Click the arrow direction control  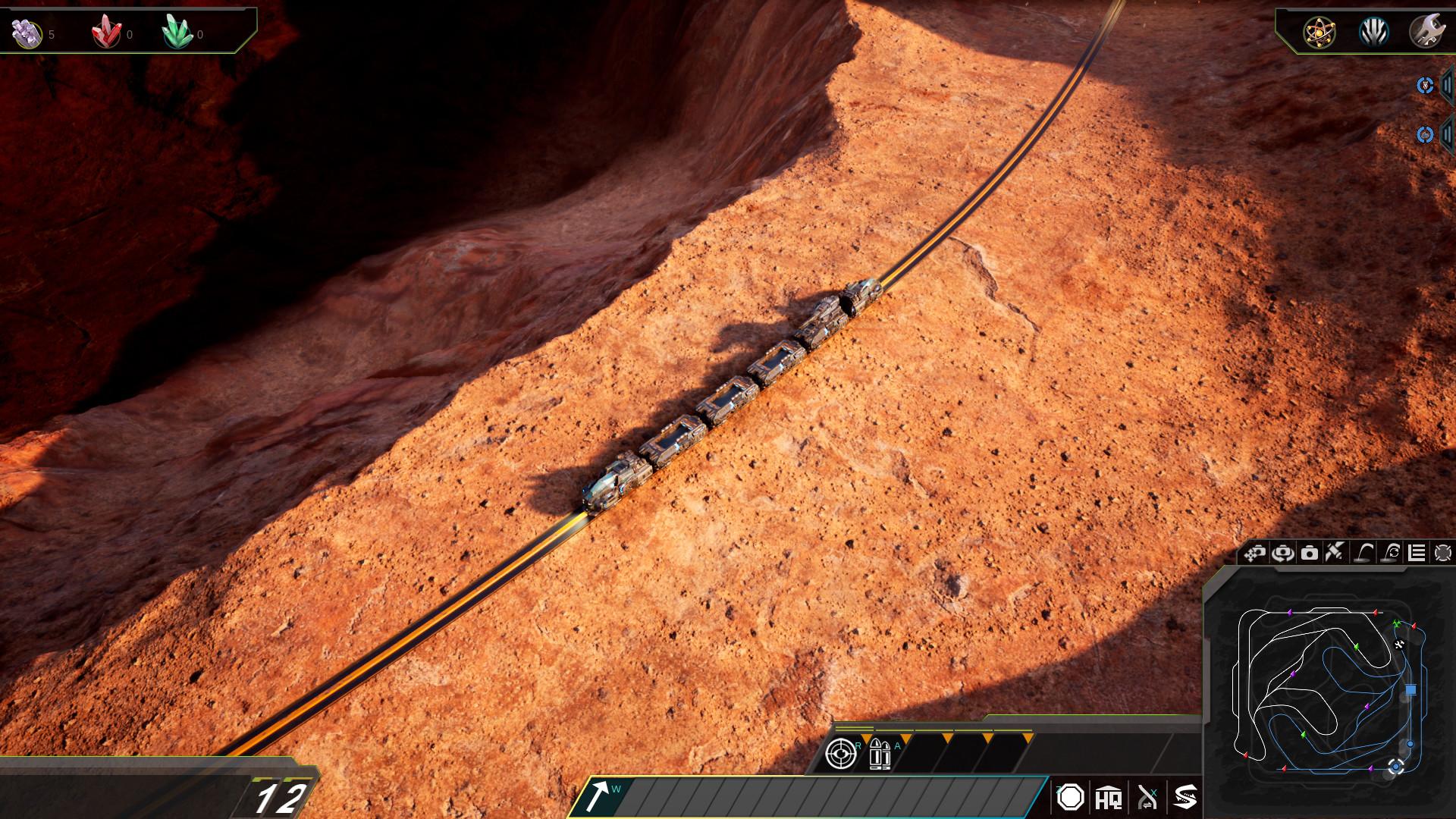coord(598,797)
